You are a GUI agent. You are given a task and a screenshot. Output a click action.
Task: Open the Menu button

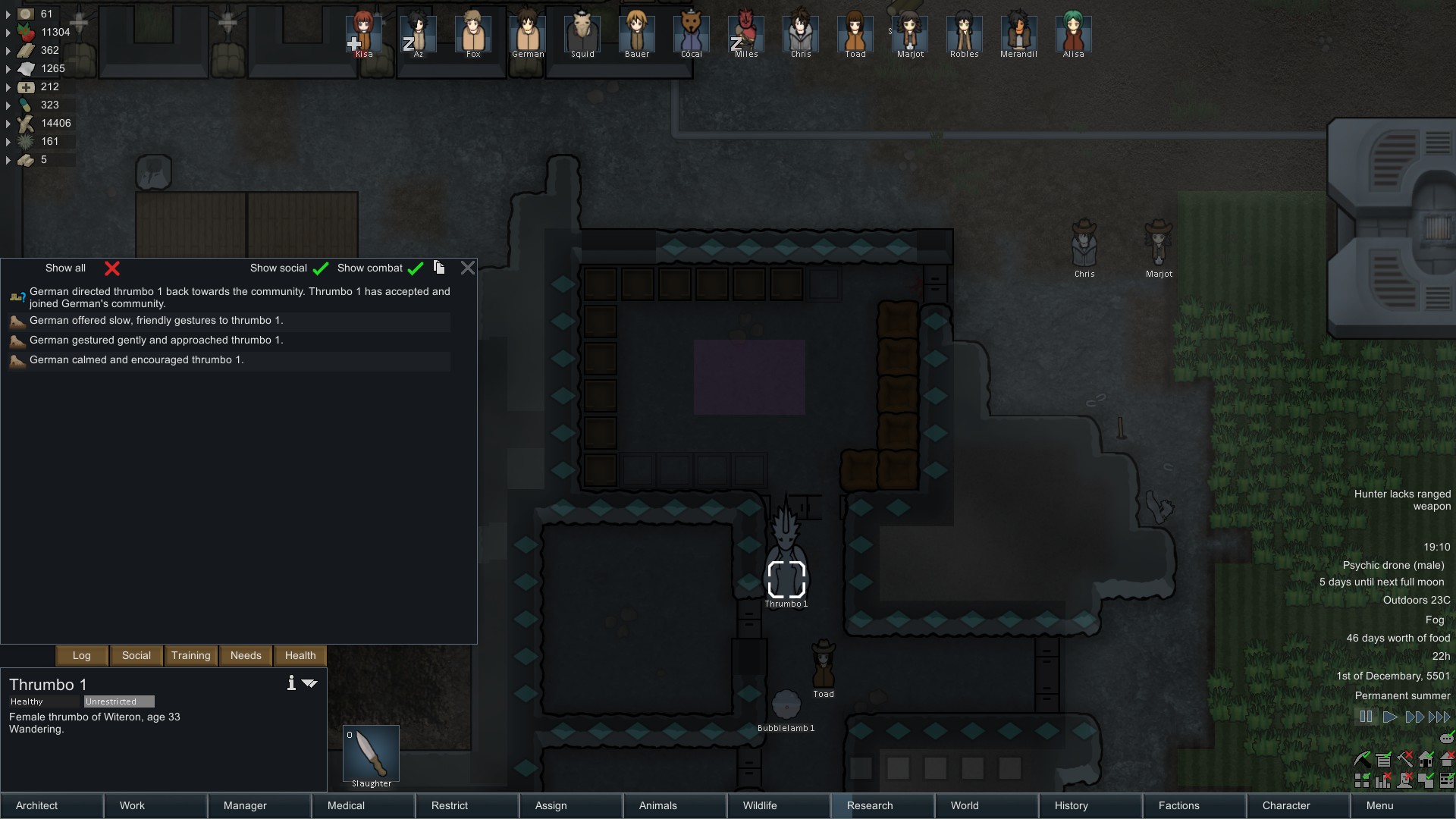[1380, 805]
